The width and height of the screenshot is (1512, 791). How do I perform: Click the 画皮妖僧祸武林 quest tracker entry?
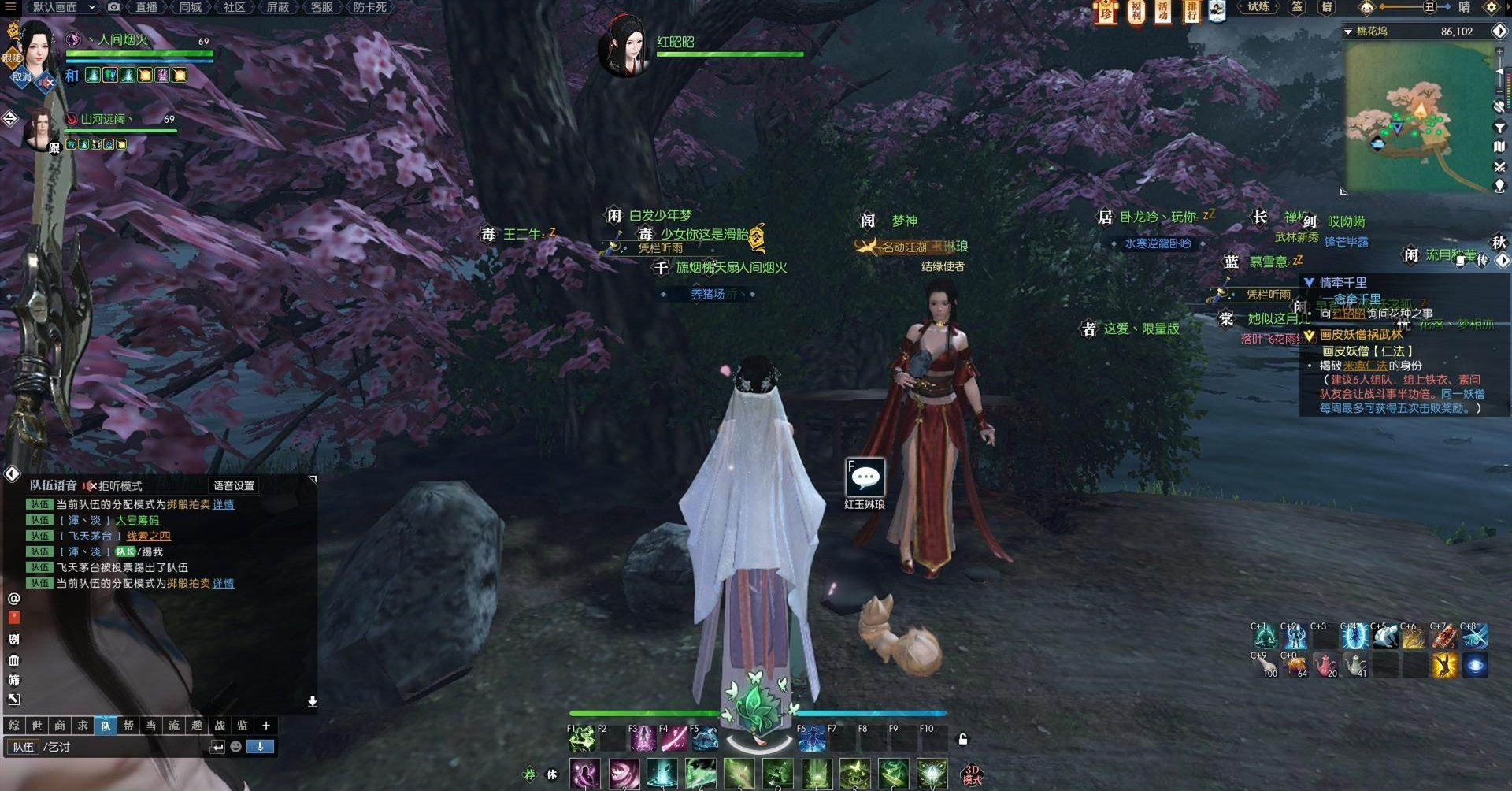pyautogui.click(x=1361, y=335)
